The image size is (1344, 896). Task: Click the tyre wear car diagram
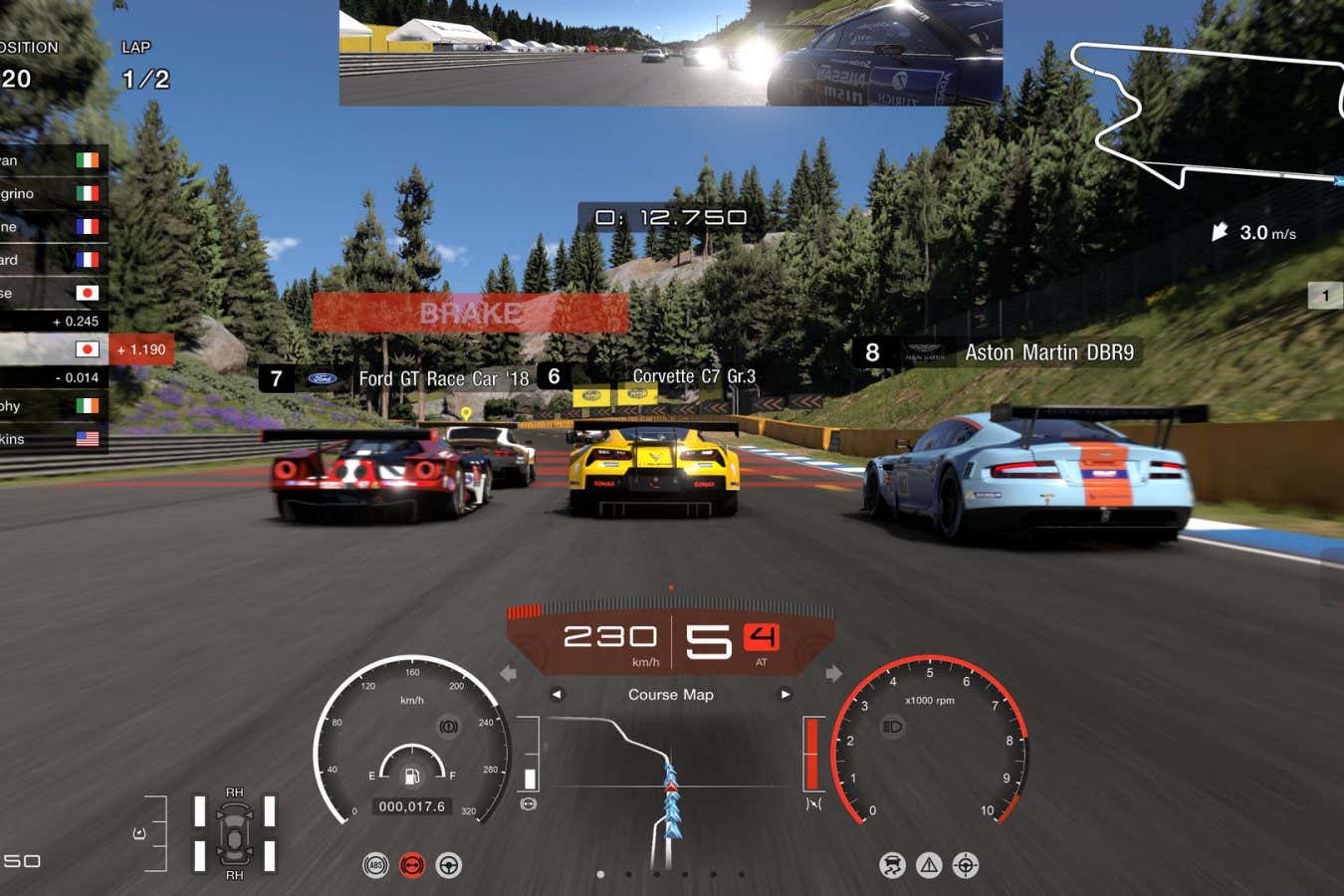point(234,833)
